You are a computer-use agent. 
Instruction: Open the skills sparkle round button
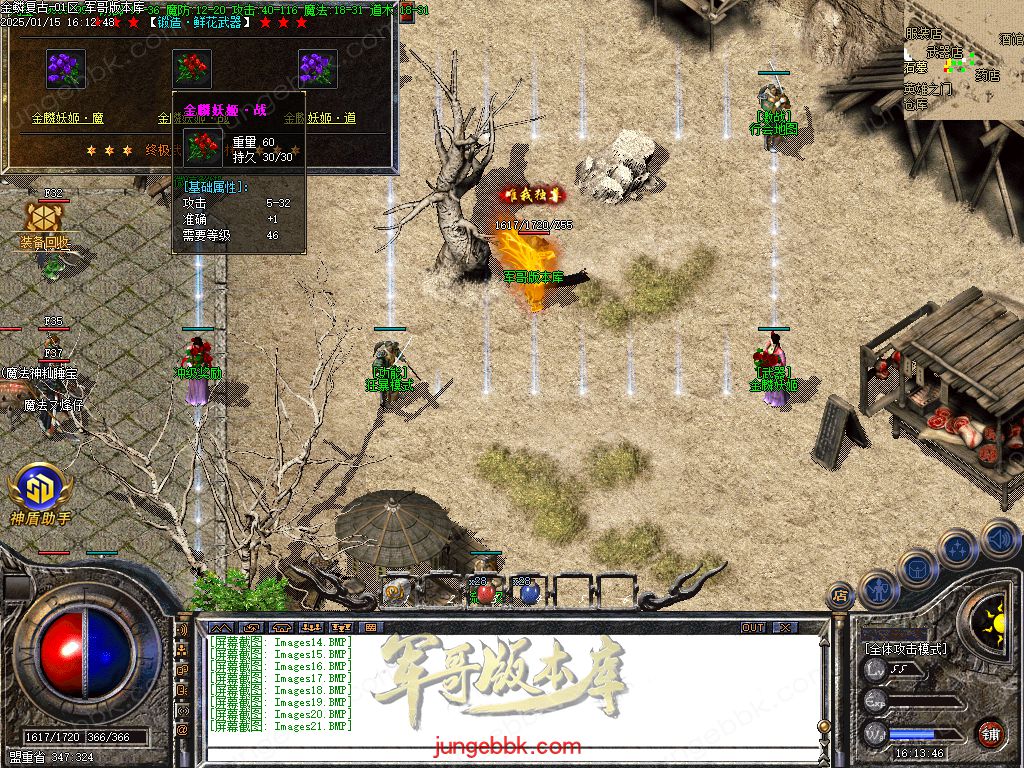coord(958,547)
